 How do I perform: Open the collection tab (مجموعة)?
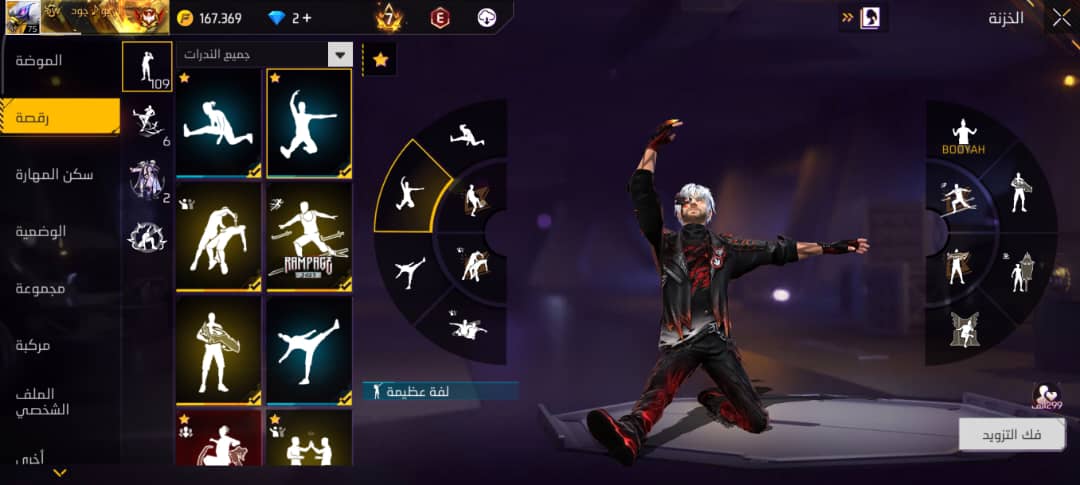40,288
